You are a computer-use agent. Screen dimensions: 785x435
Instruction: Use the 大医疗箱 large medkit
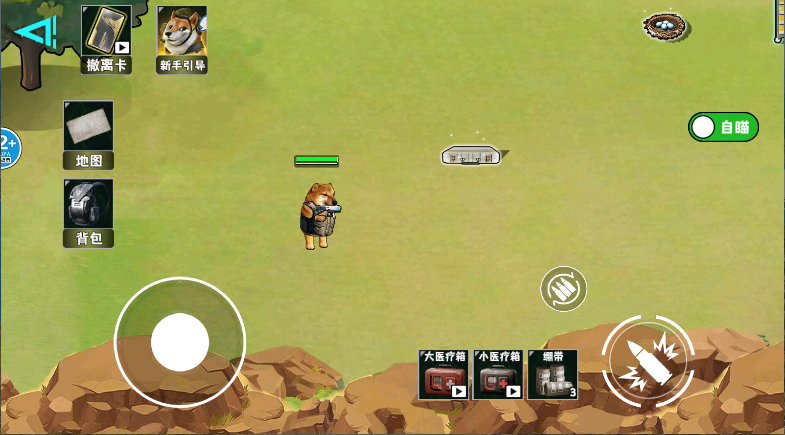pos(444,375)
